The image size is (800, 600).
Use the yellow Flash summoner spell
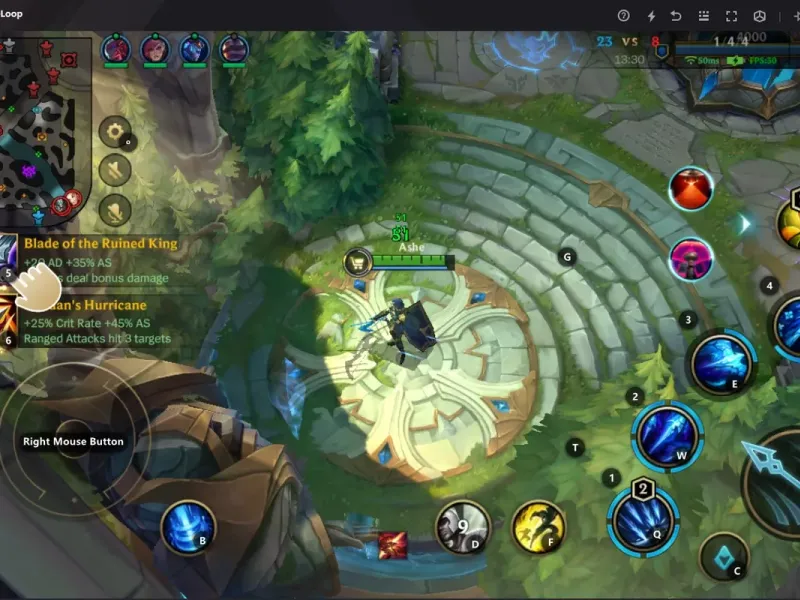tap(538, 527)
